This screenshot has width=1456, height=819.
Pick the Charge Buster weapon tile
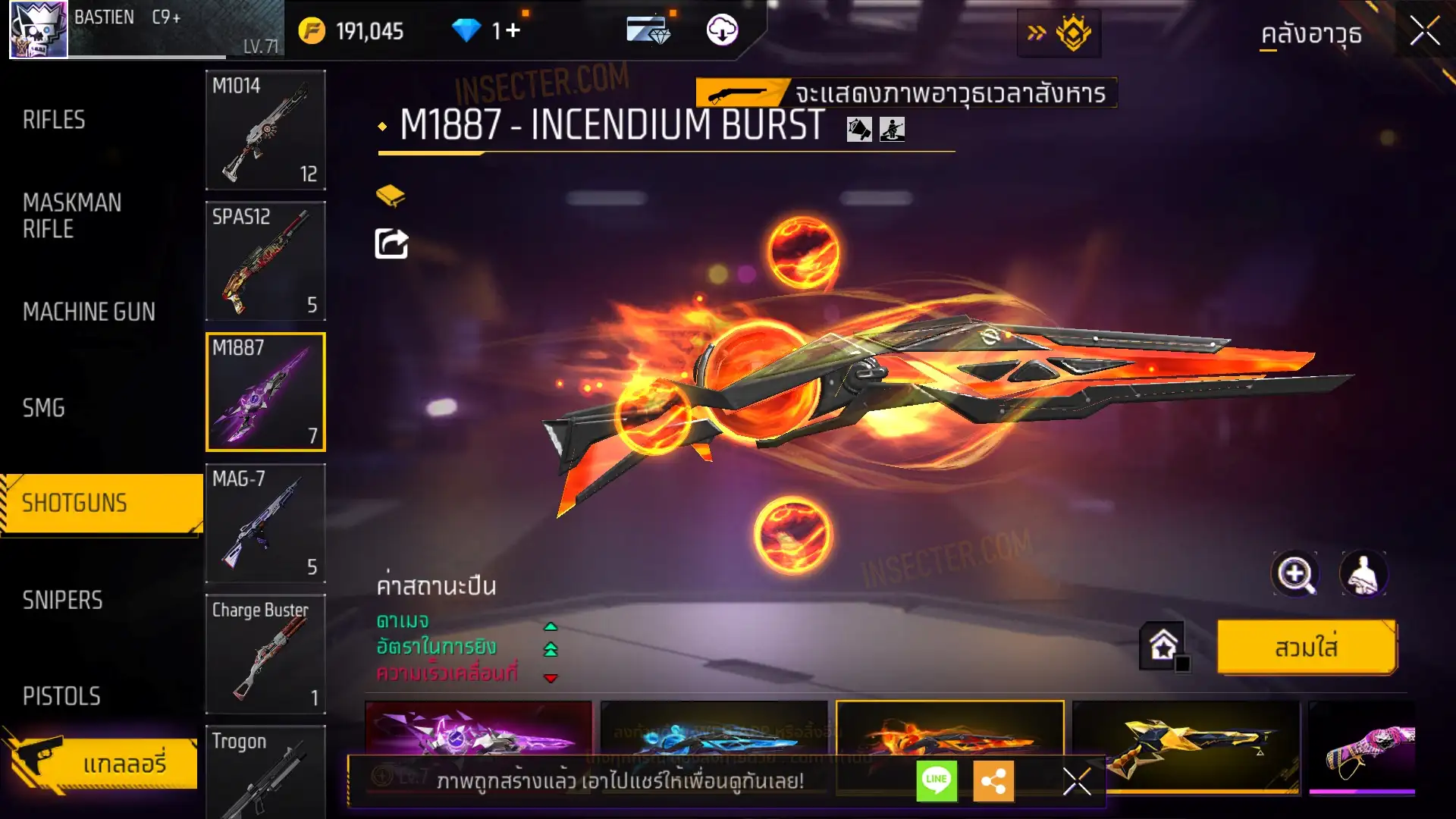[265, 654]
